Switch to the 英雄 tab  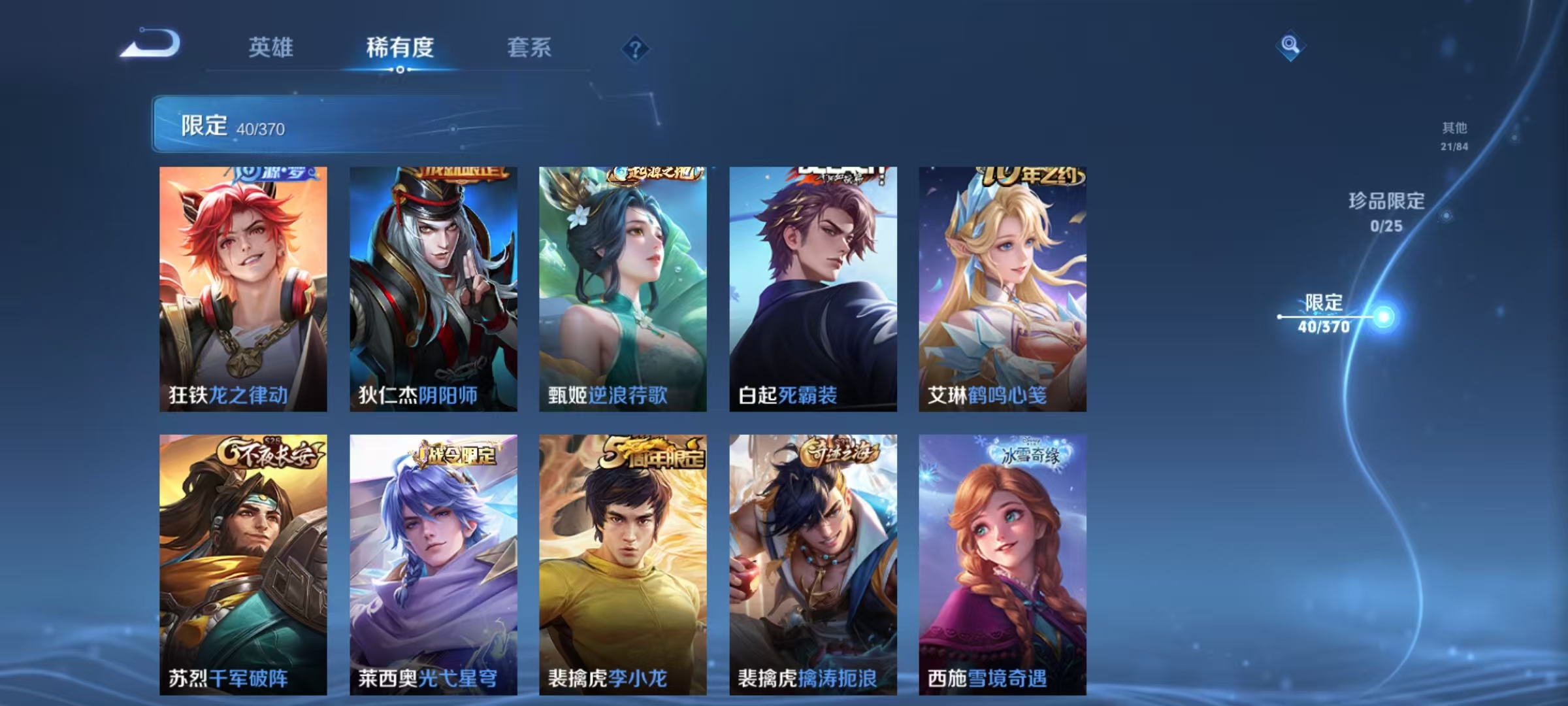(272, 48)
